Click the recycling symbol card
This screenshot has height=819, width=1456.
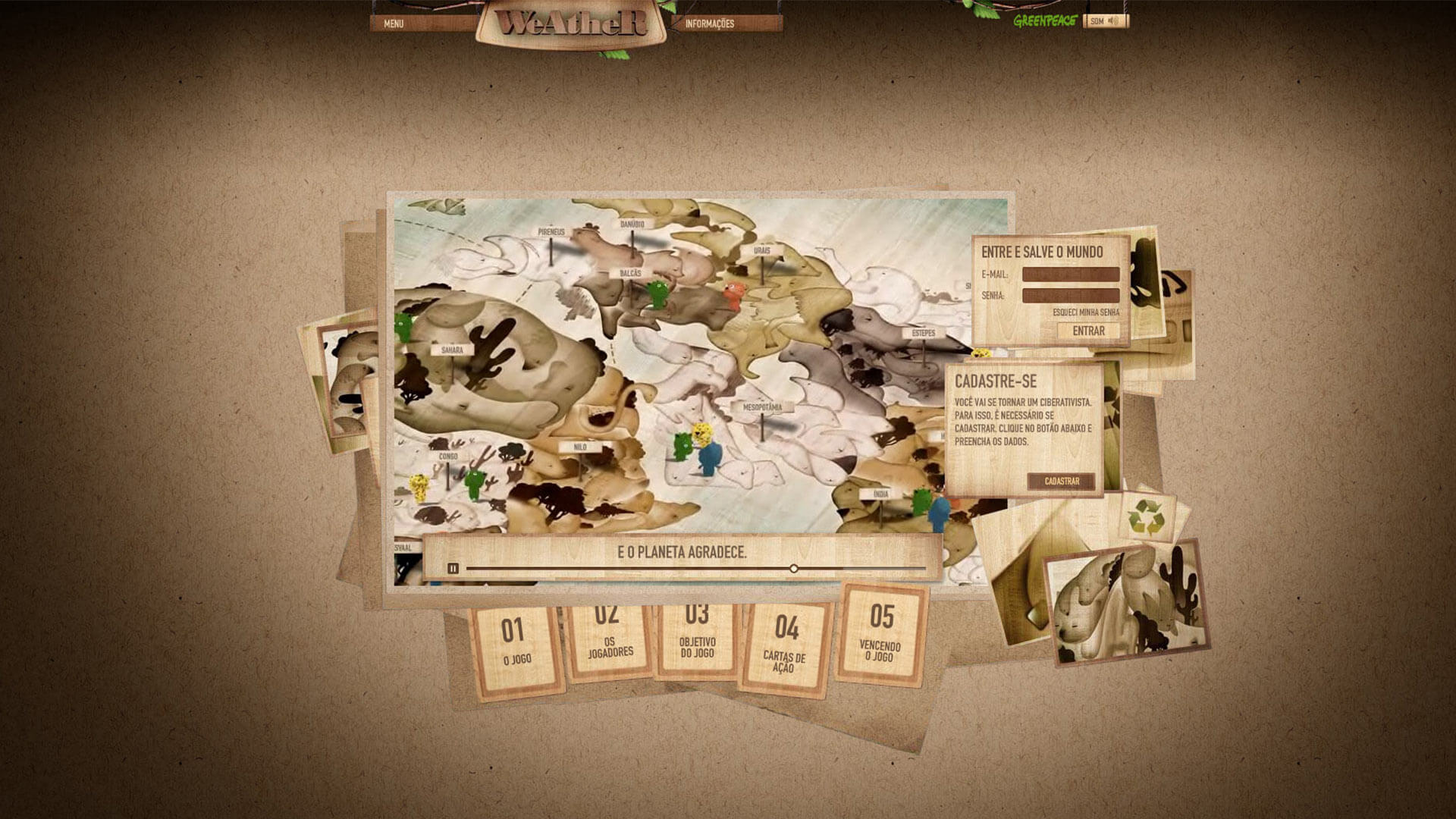pyautogui.click(x=1145, y=516)
